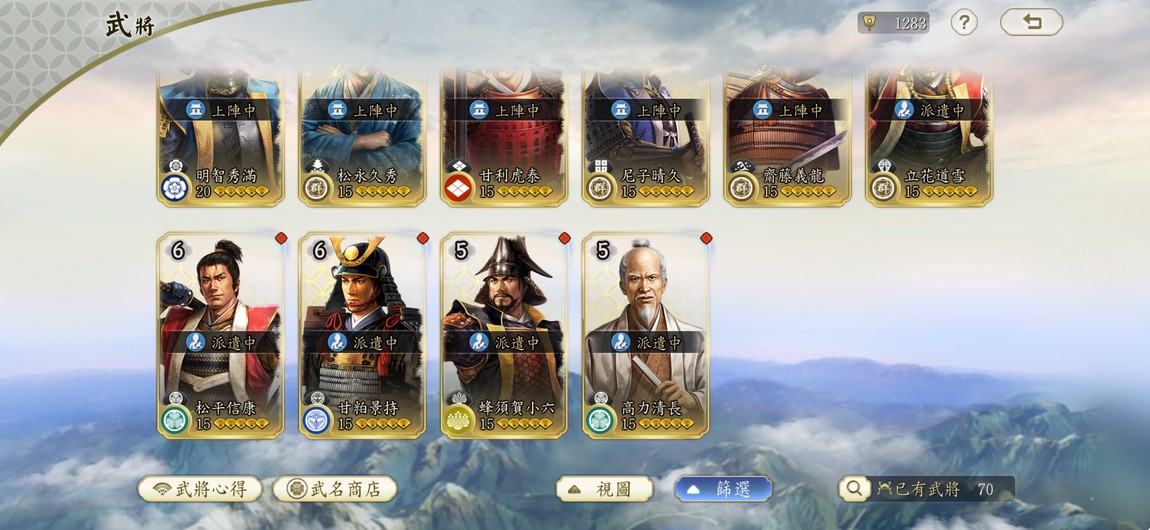Open the 松平信康 general card
Screen dimensions: 1150x530
click(x=220, y=335)
